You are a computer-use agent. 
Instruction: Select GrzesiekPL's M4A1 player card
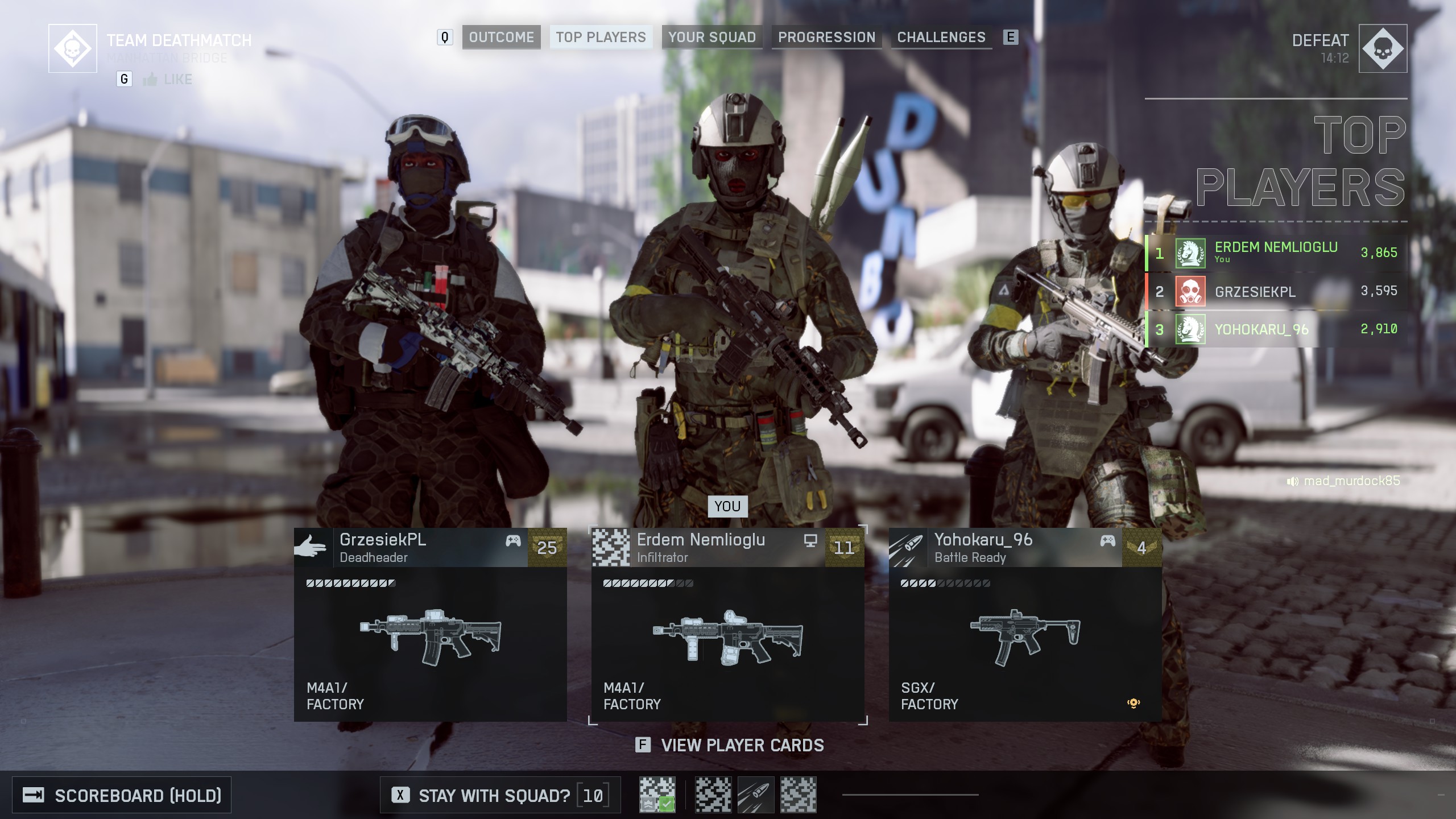click(x=430, y=624)
